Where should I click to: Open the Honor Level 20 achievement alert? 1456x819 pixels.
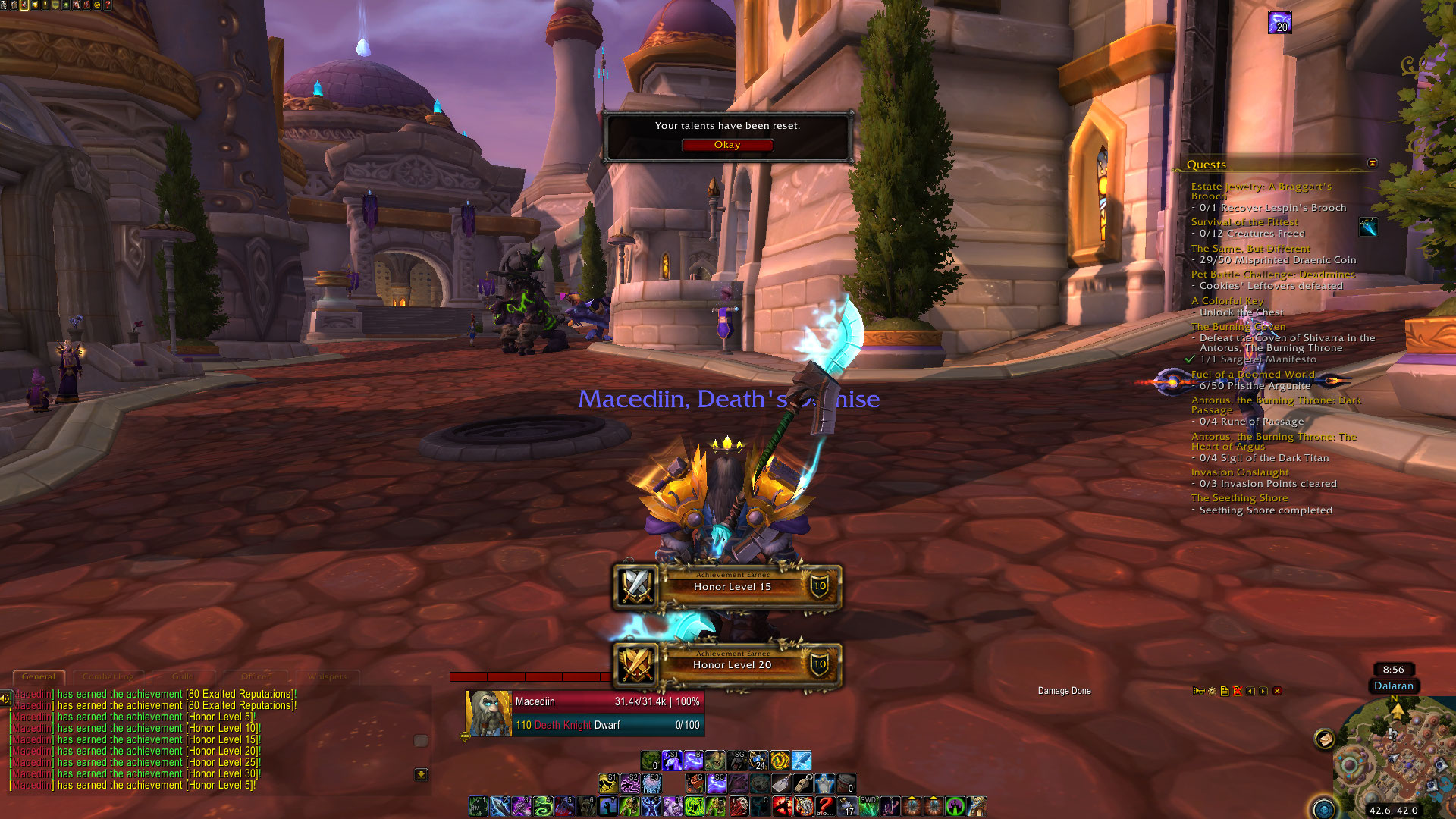click(x=732, y=664)
